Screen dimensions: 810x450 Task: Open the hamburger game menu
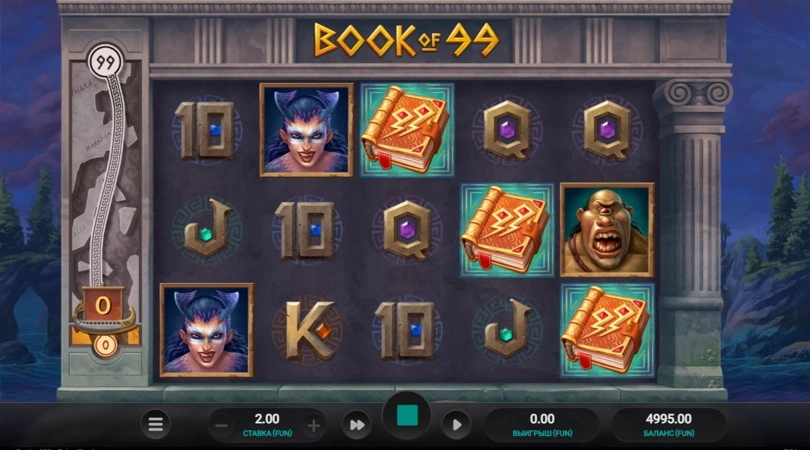pos(155,424)
